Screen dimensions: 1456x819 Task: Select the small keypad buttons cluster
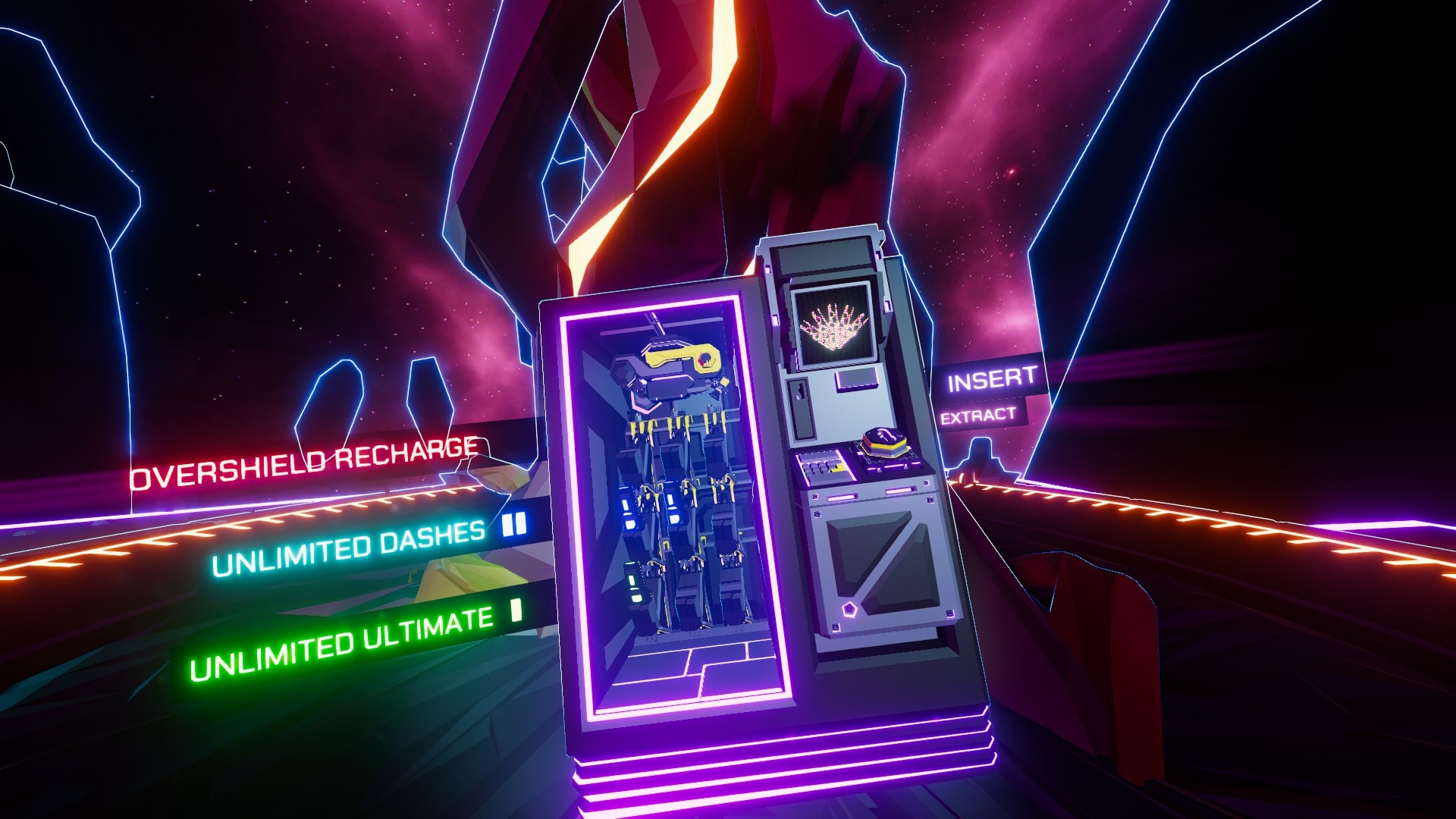[815, 466]
